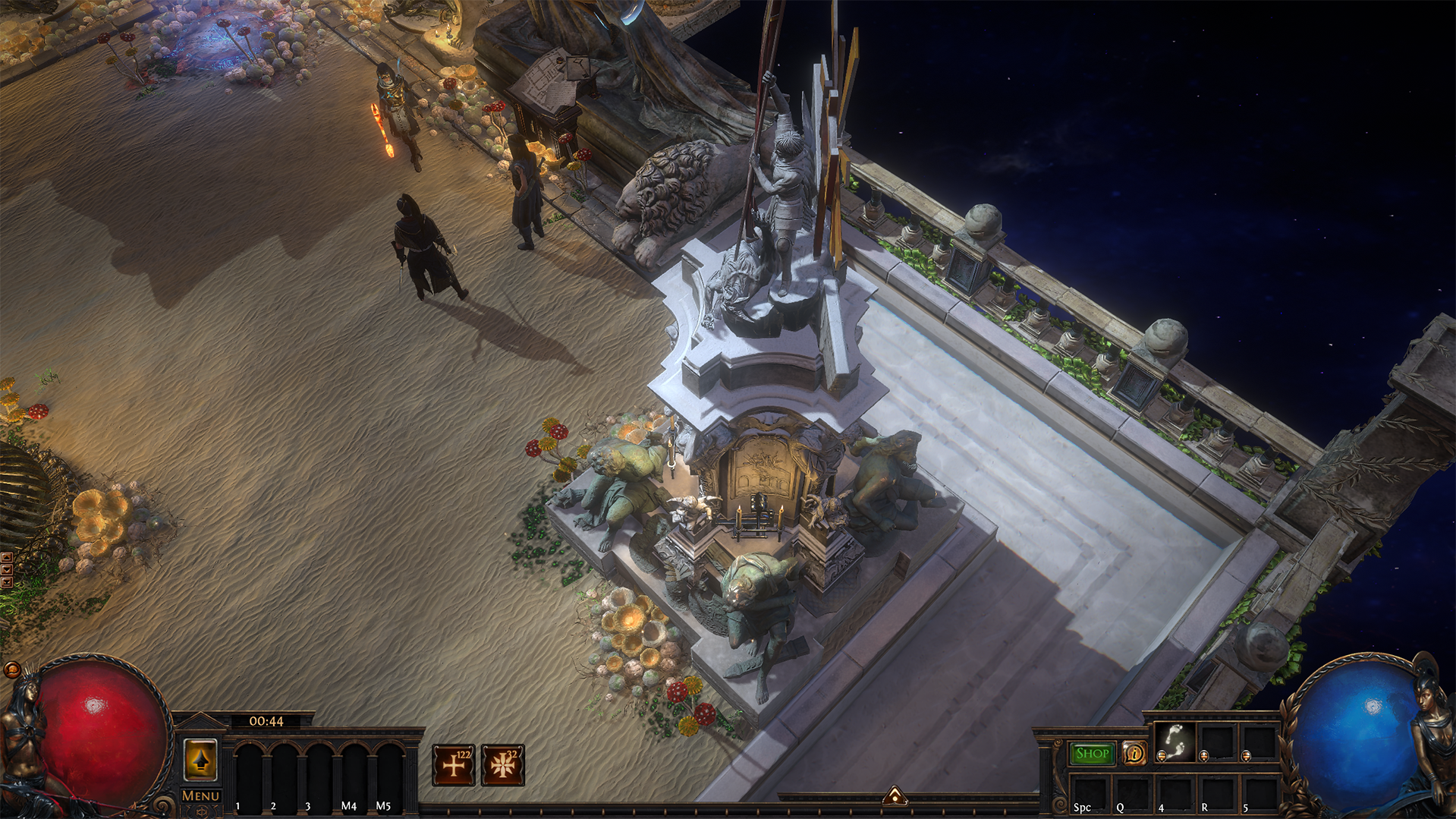1456x819 pixels.
Task: Click the chat scroll down arrow
Action: tap(6, 570)
